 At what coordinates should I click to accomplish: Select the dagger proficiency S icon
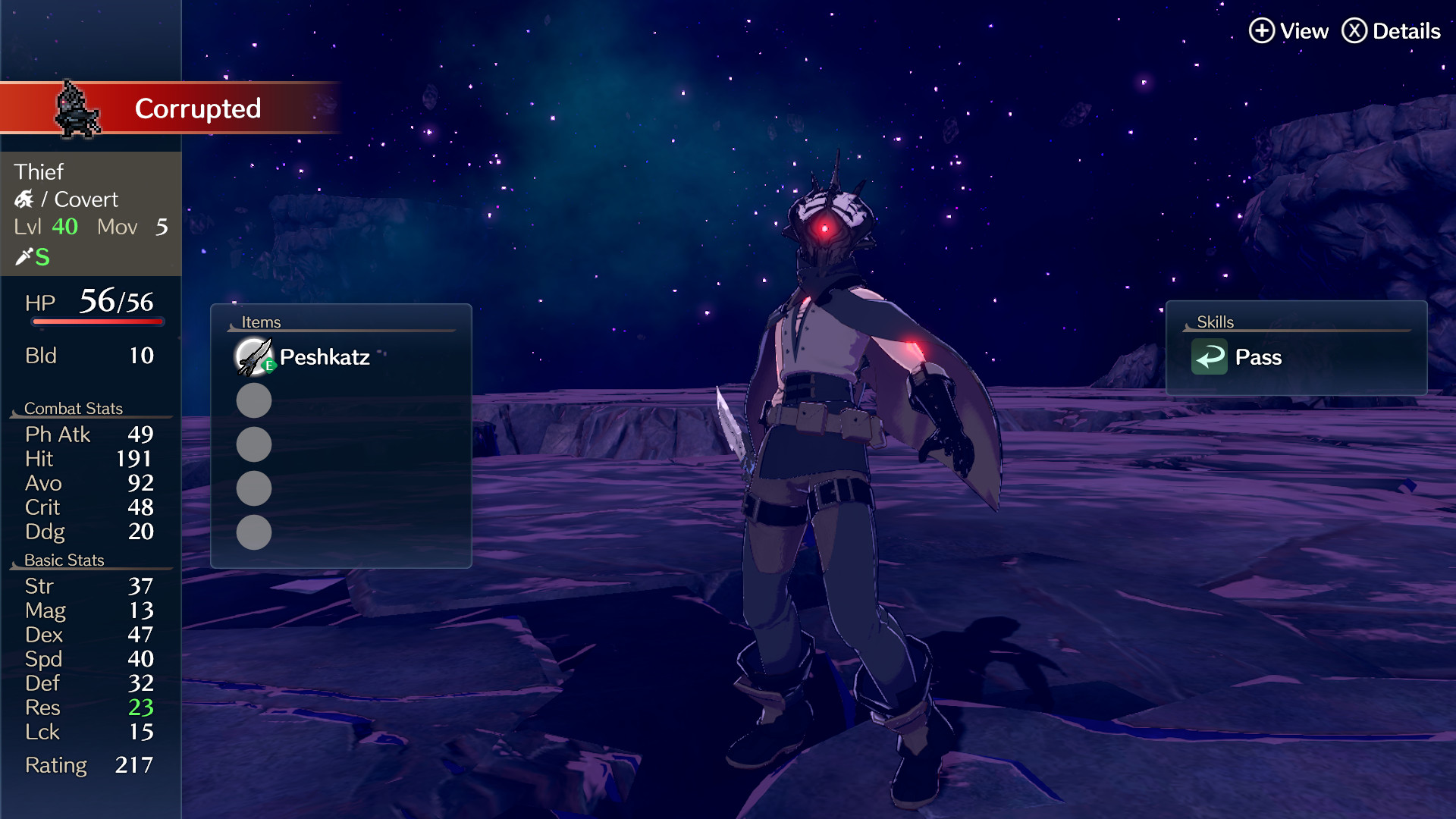[x=32, y=257]
